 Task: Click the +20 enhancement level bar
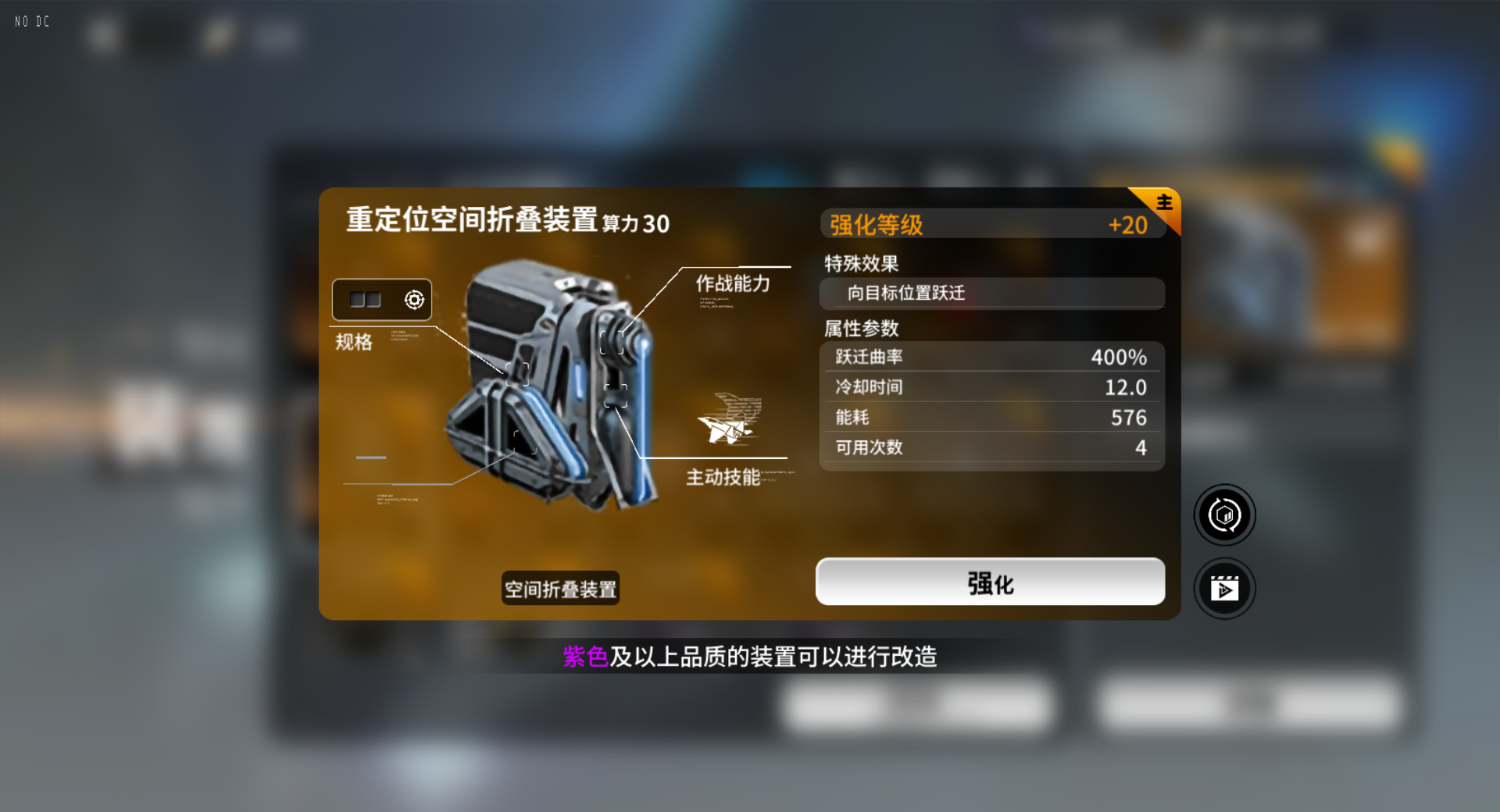[x=1128, y=224]
